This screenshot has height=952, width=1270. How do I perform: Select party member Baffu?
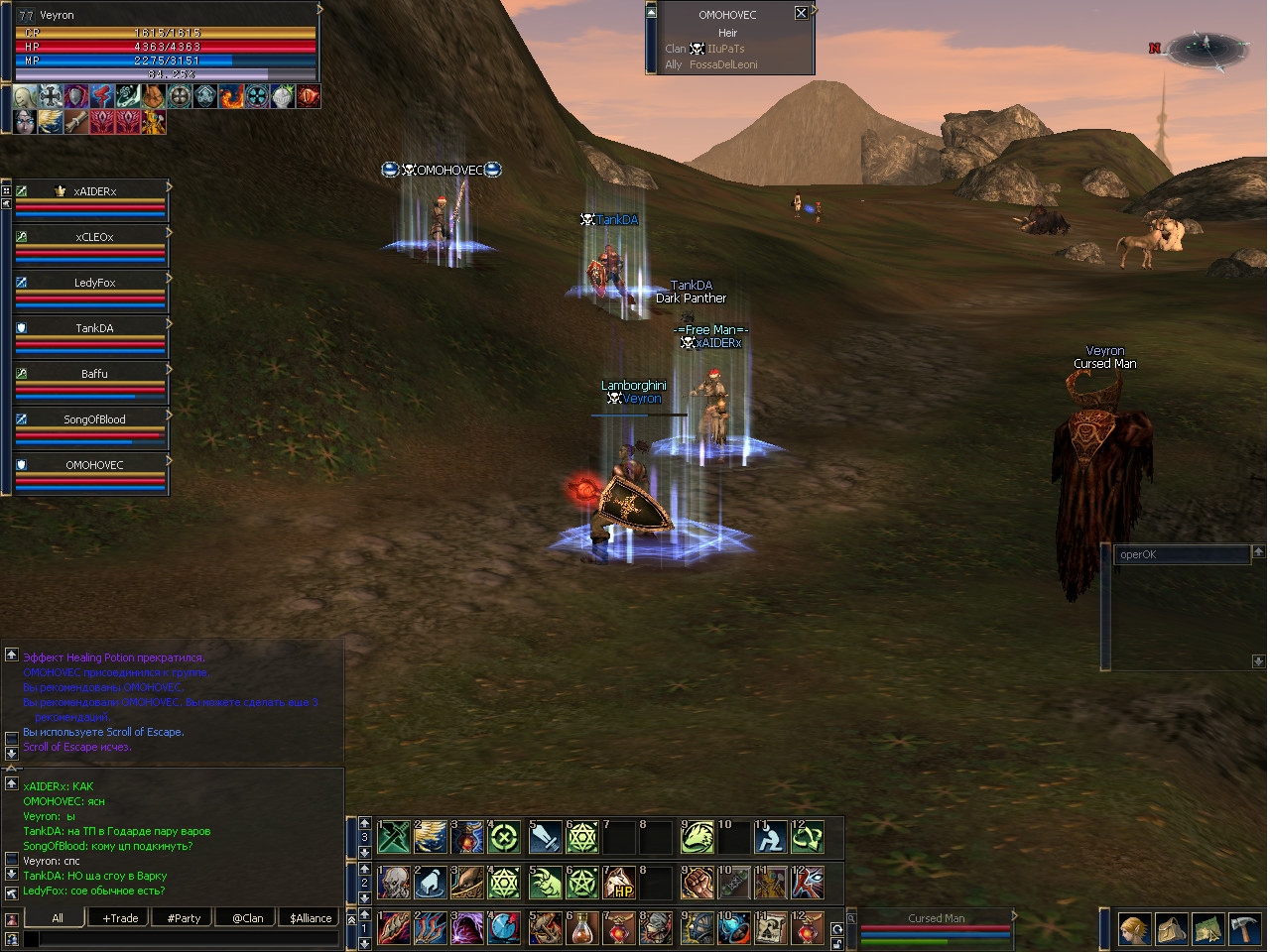click(x=93, y=374)
